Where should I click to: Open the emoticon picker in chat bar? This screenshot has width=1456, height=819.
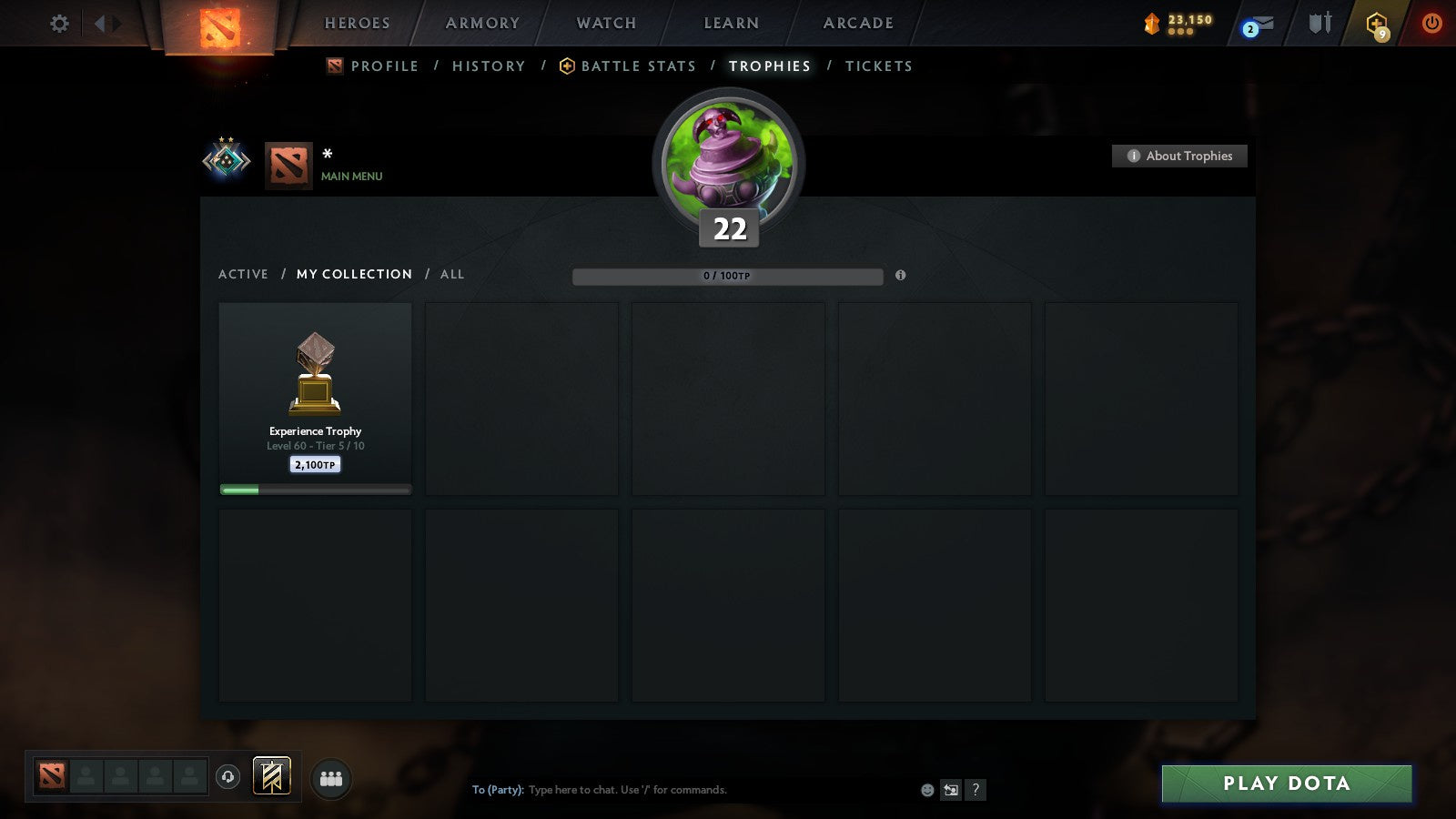tap(926, 790)
